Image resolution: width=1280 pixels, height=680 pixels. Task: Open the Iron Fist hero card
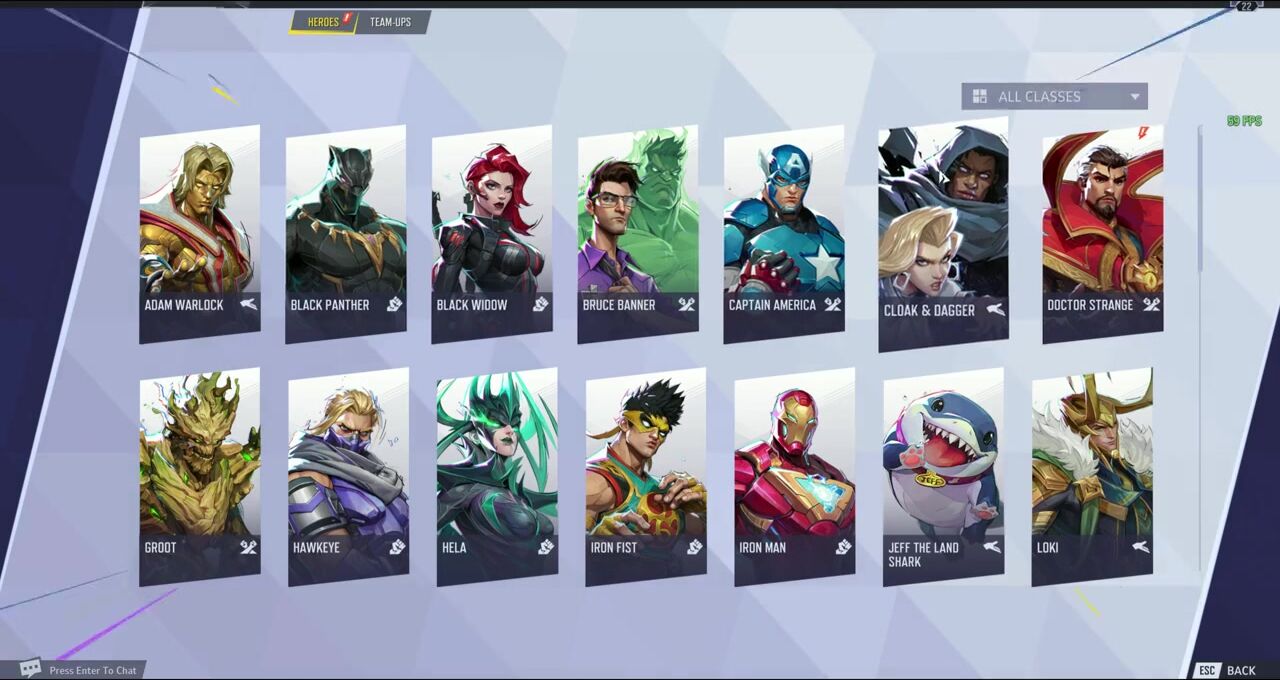(646, 475)
